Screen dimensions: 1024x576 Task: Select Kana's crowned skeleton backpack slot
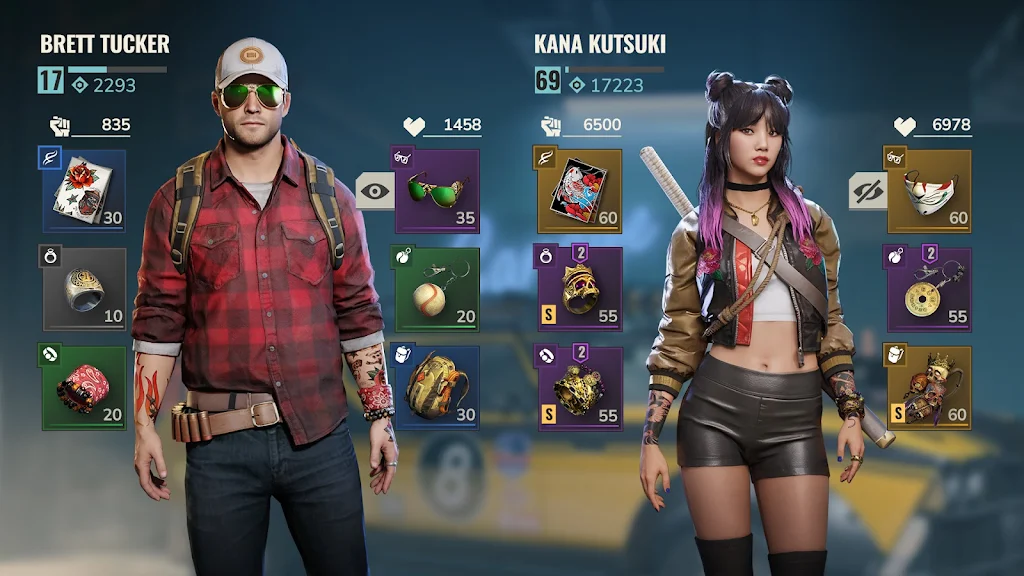coord(928,388)
